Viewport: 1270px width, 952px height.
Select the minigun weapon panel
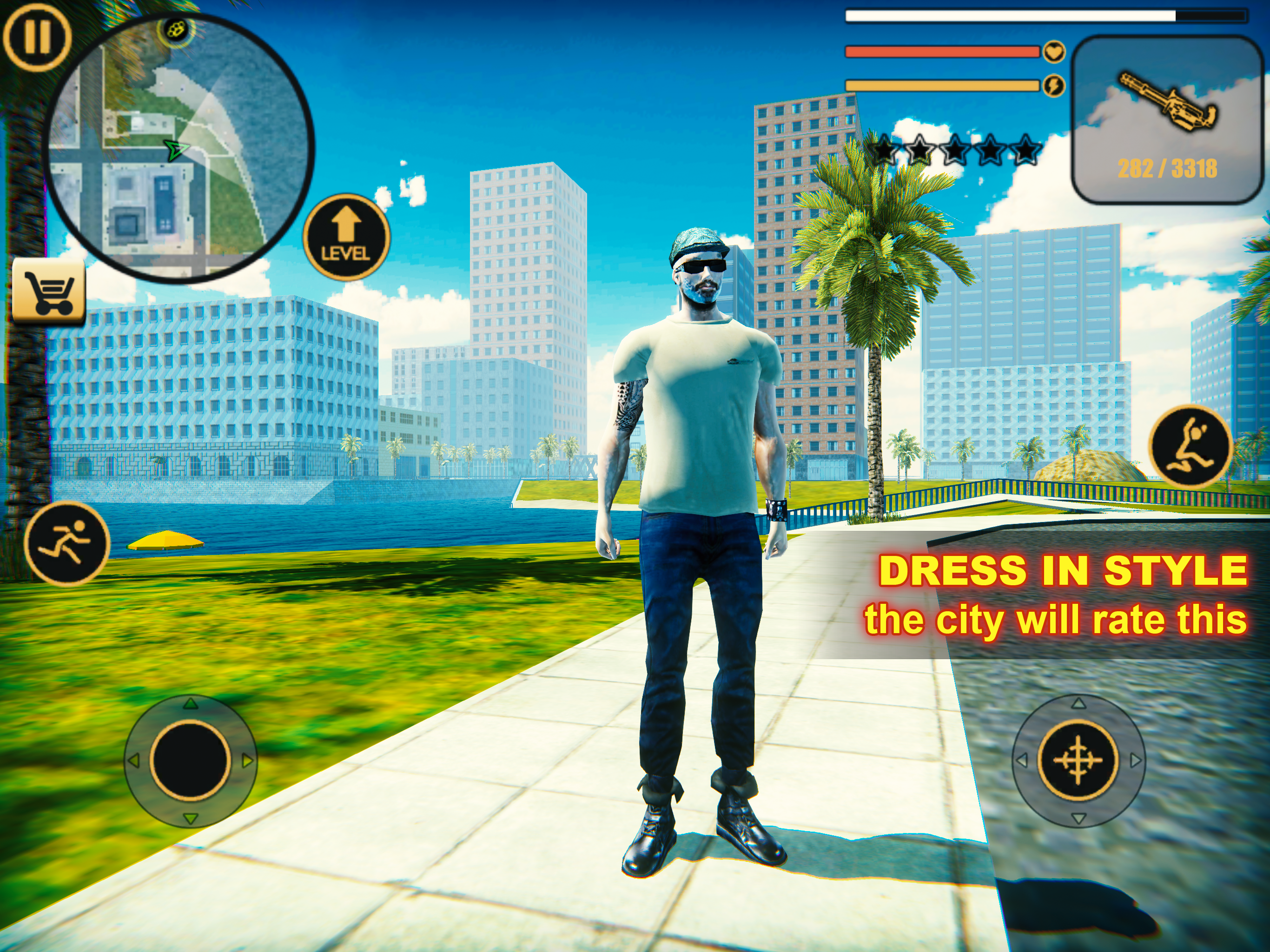[x=1167, y=119]
